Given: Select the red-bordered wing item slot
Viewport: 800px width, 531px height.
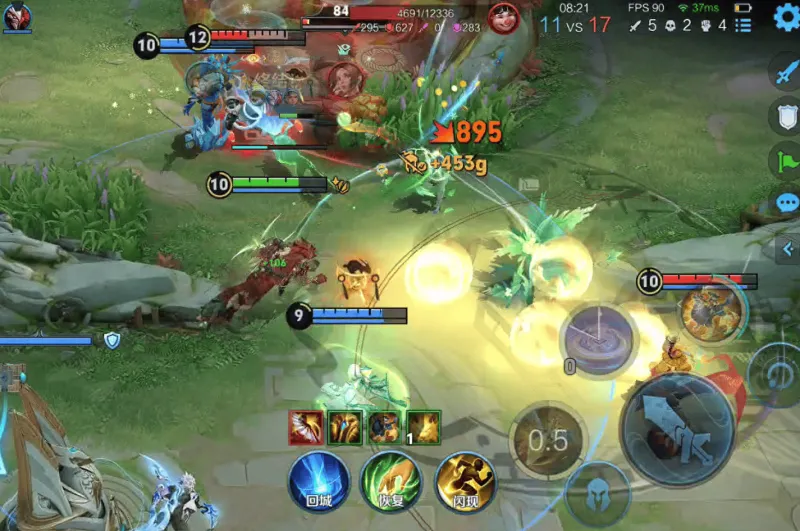Looking at the screenshot, I should click(305, 427).
